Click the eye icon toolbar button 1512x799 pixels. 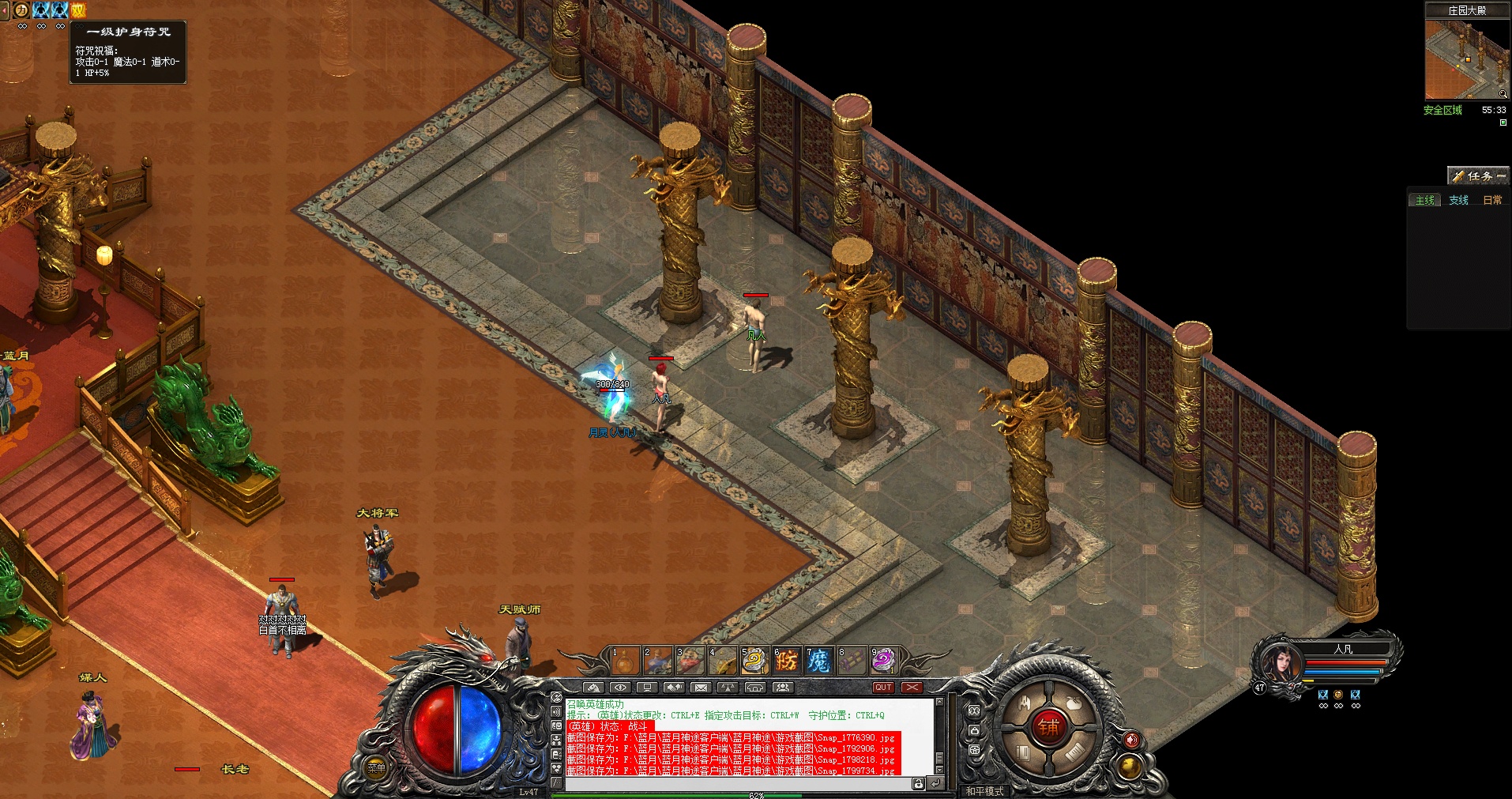620,688
